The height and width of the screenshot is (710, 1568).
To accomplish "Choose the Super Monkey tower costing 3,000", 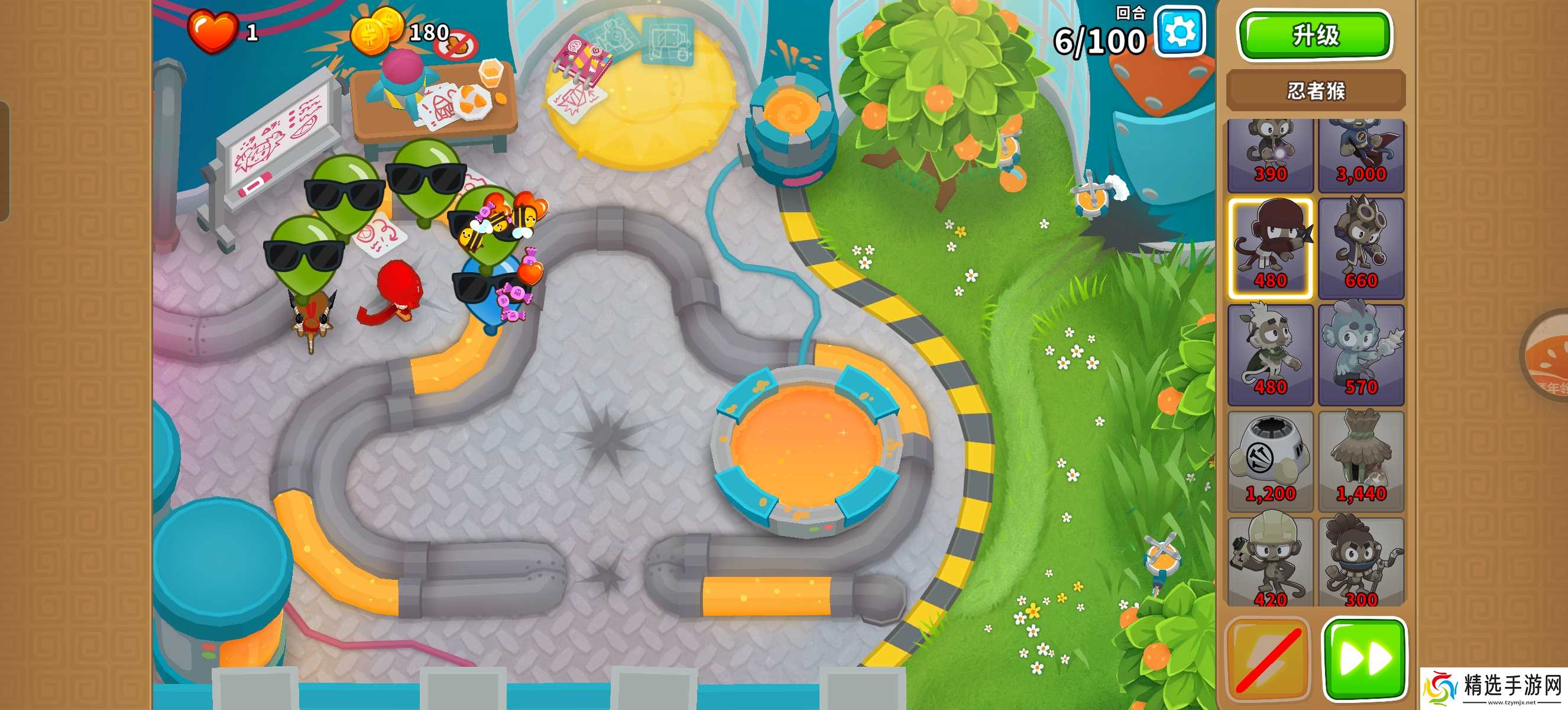I will click(x=1360, y=154).
